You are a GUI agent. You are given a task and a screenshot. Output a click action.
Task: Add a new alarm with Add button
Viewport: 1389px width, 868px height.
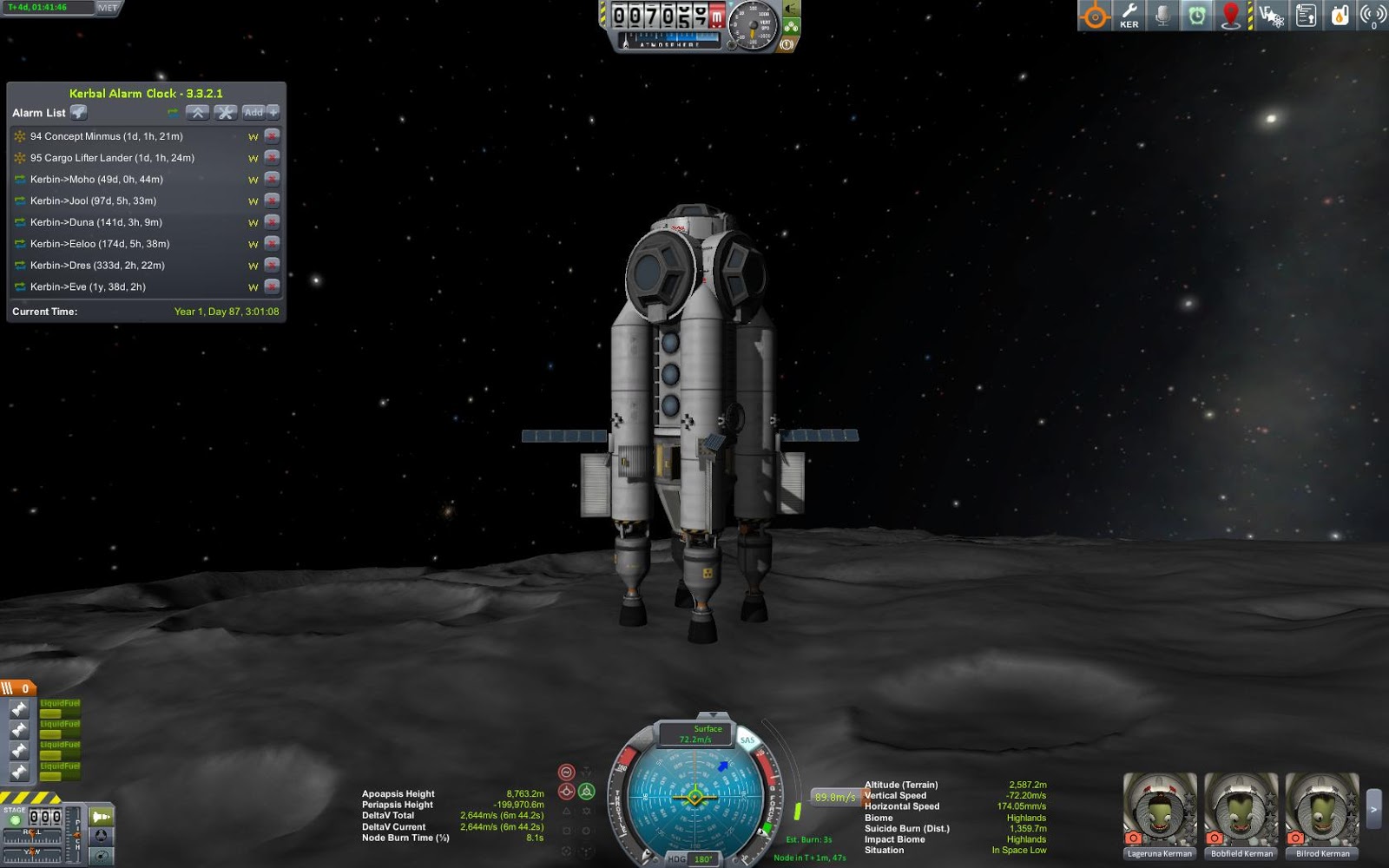[x=253, y=112]
